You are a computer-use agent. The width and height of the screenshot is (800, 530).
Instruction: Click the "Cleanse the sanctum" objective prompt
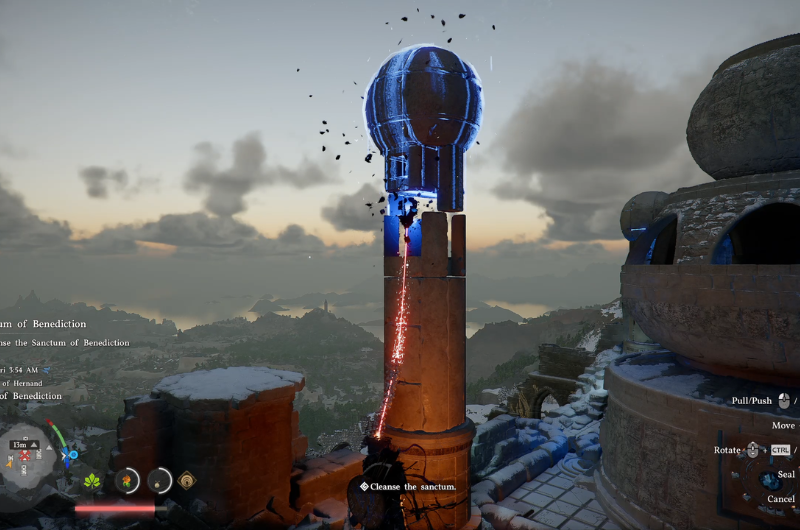click(409, 487)
